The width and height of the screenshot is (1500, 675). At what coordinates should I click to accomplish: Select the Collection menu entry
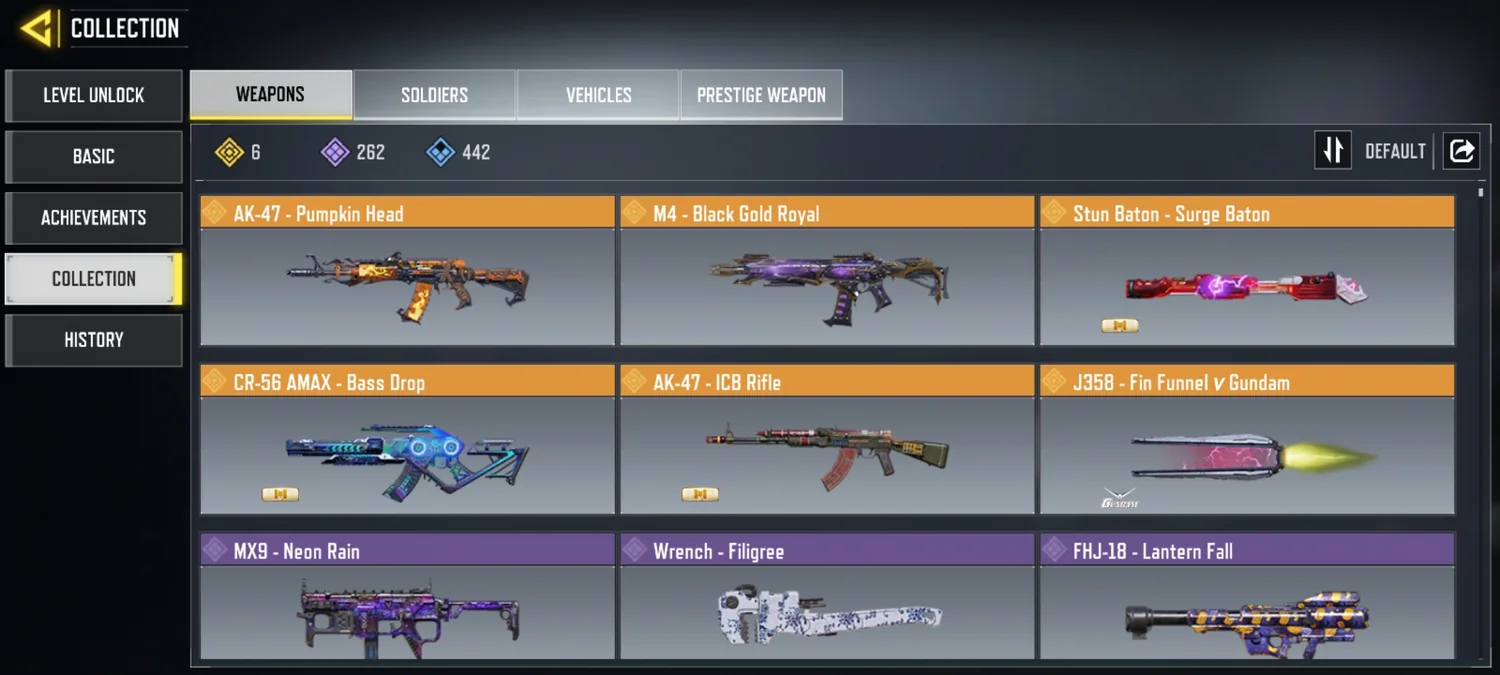click(x=94, y=279)
